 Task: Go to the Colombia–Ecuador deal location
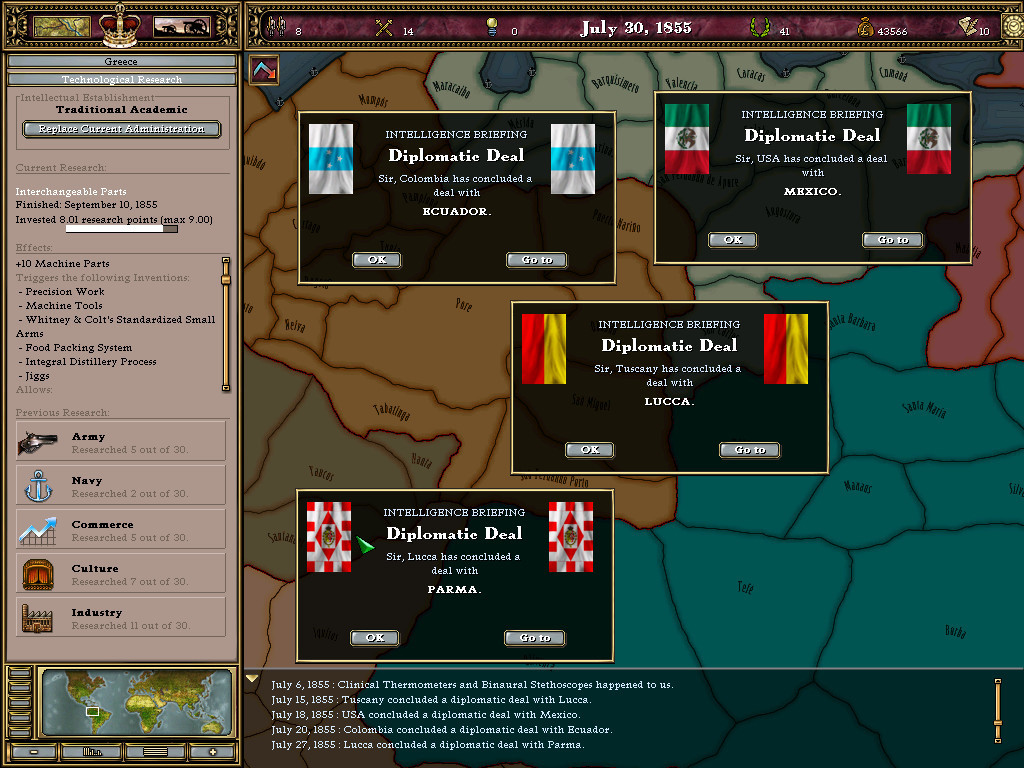536,260
